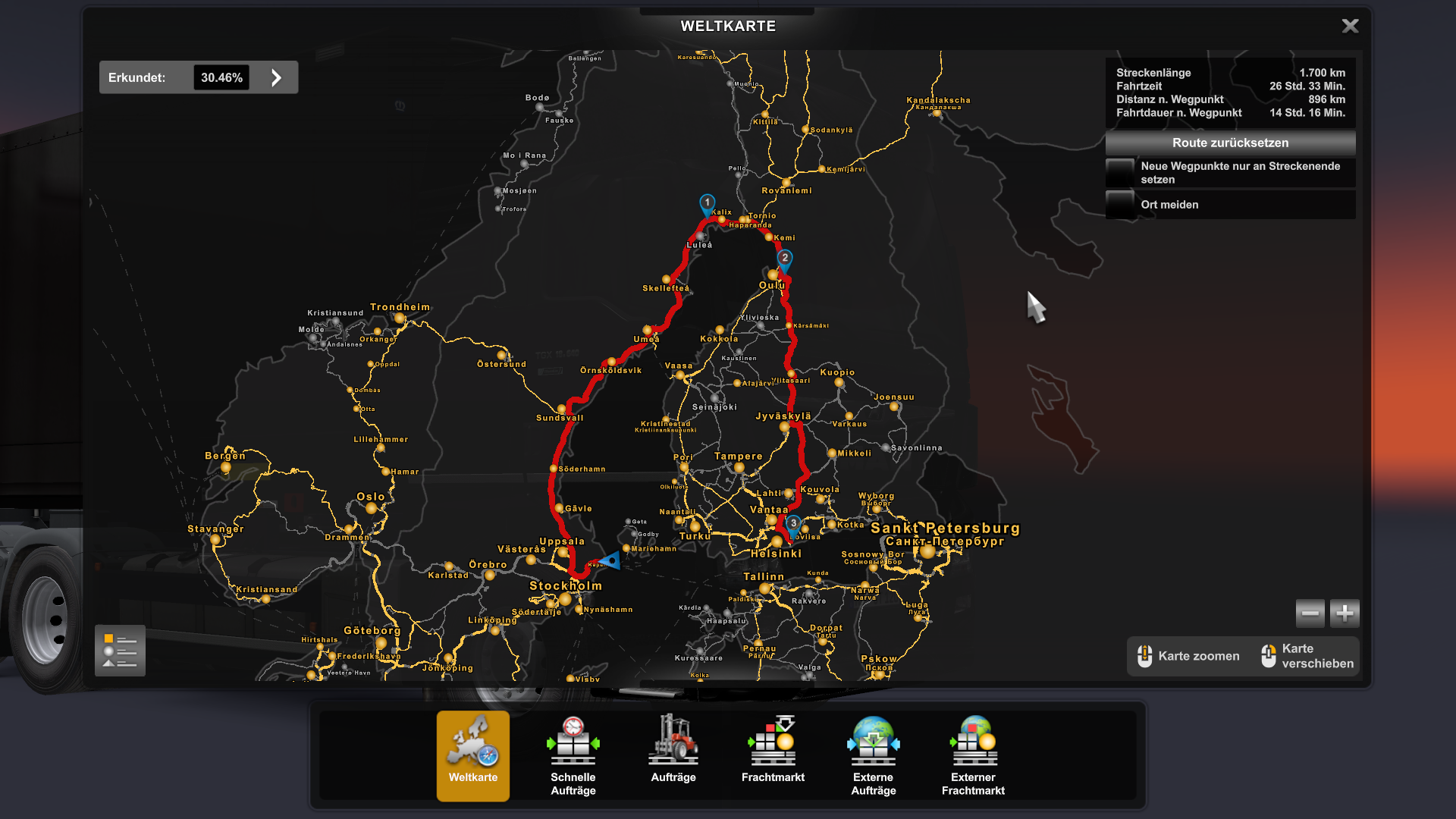Zoom in using the plus button
This screenshot has height=819, width=1456.
click(x=1344, y=613)
